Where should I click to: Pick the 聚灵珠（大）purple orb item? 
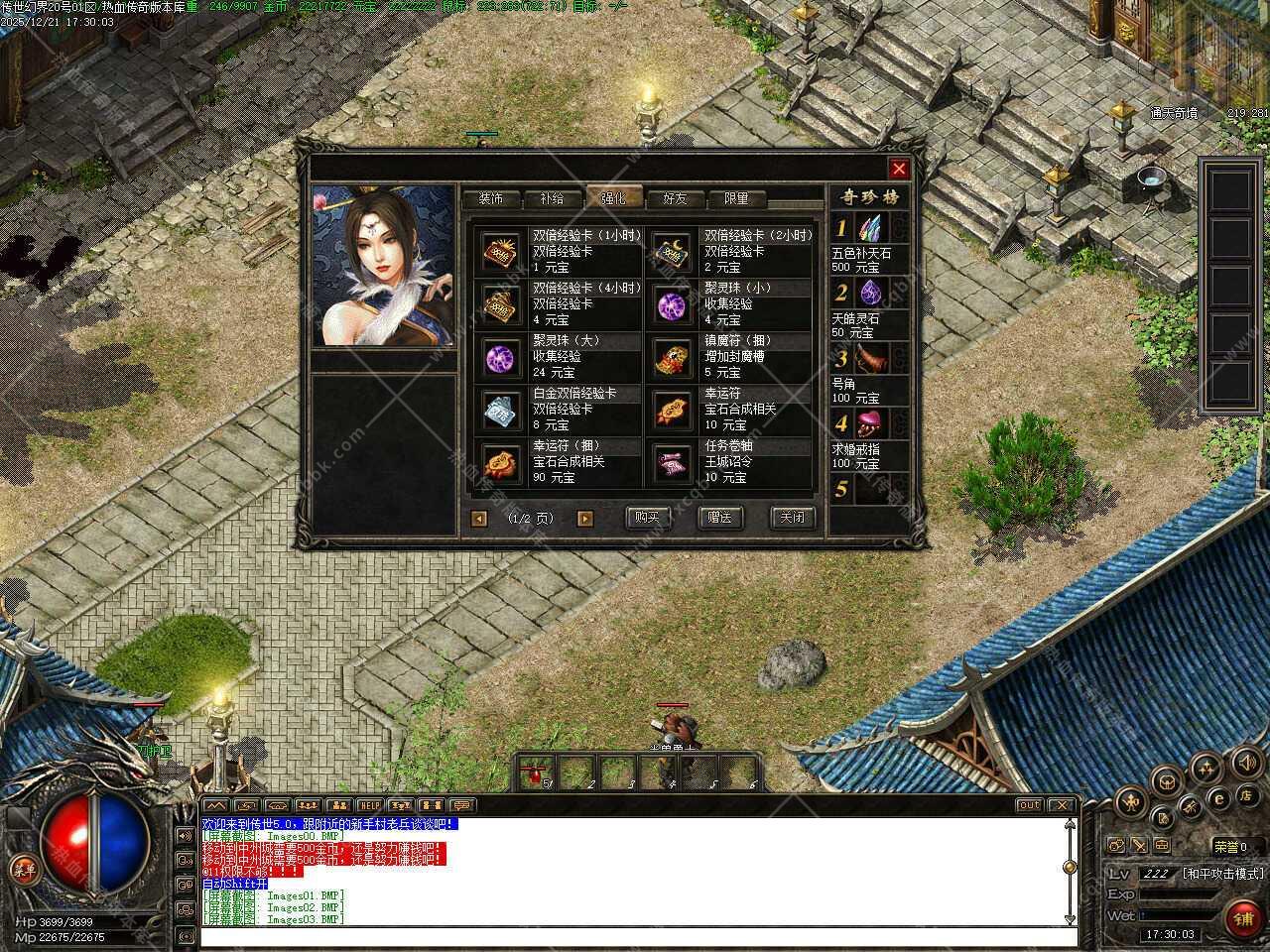point(503,357)
